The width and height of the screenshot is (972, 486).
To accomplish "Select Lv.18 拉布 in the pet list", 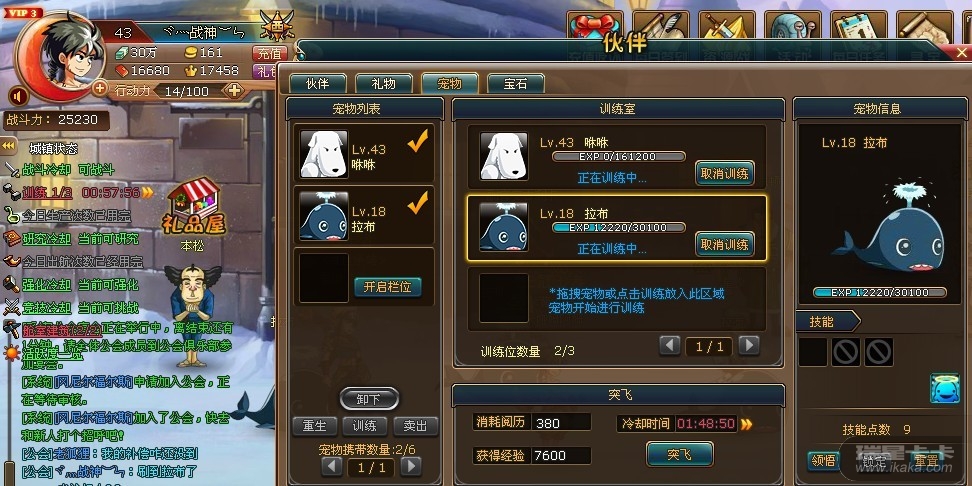I will pyautogui.click(x=365, y=218).
